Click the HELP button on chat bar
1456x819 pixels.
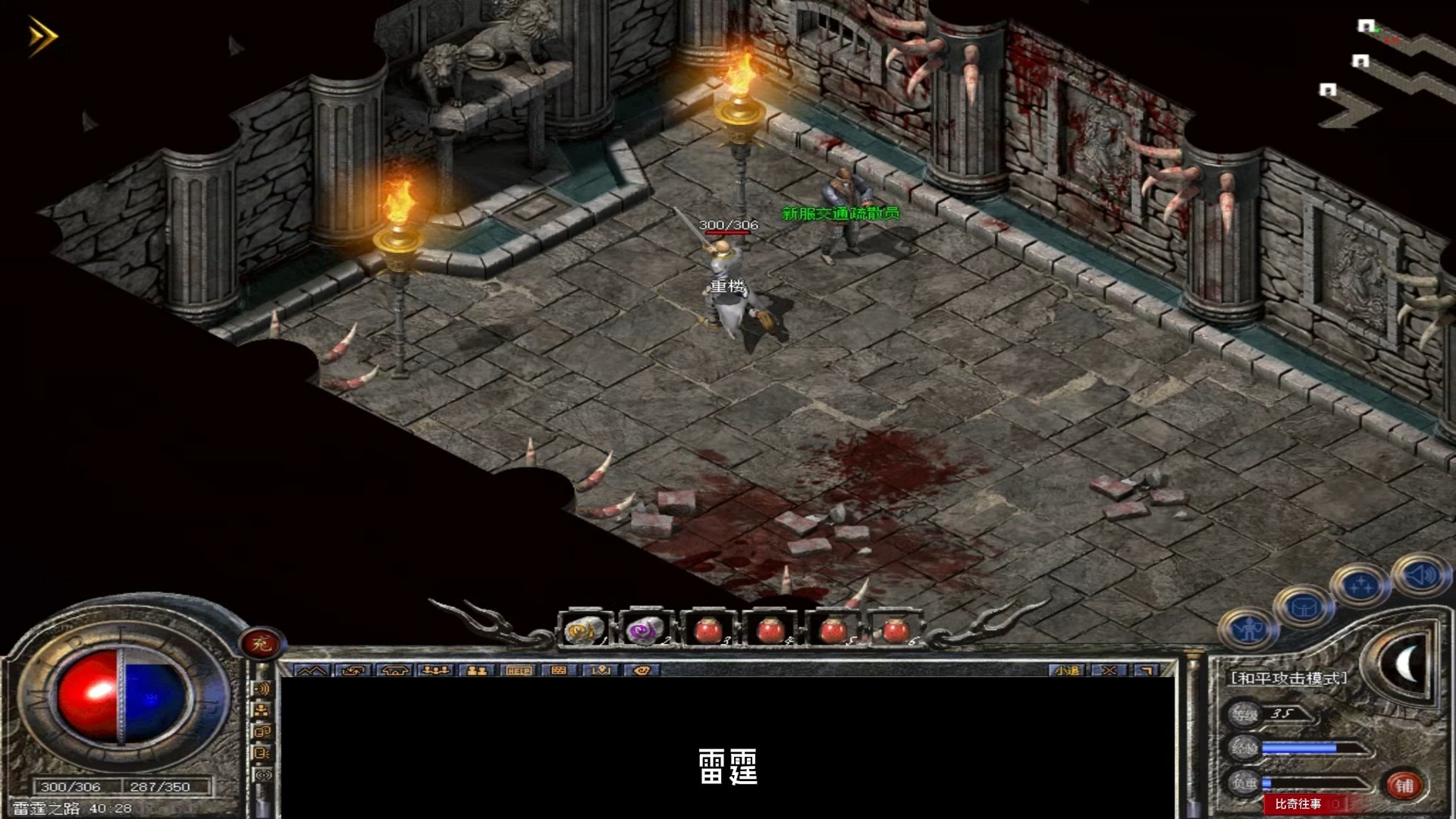[x=519, y=670]
